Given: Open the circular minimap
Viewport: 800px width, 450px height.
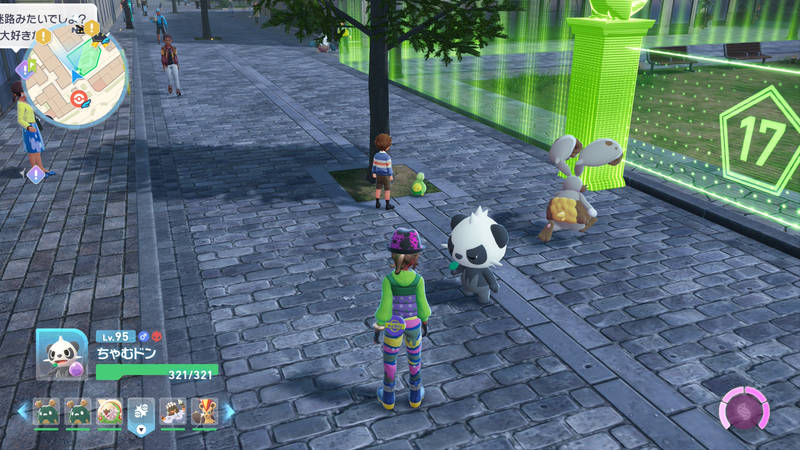Looking at the screenshot, I should pyautogui.click(x=76, y=80).
